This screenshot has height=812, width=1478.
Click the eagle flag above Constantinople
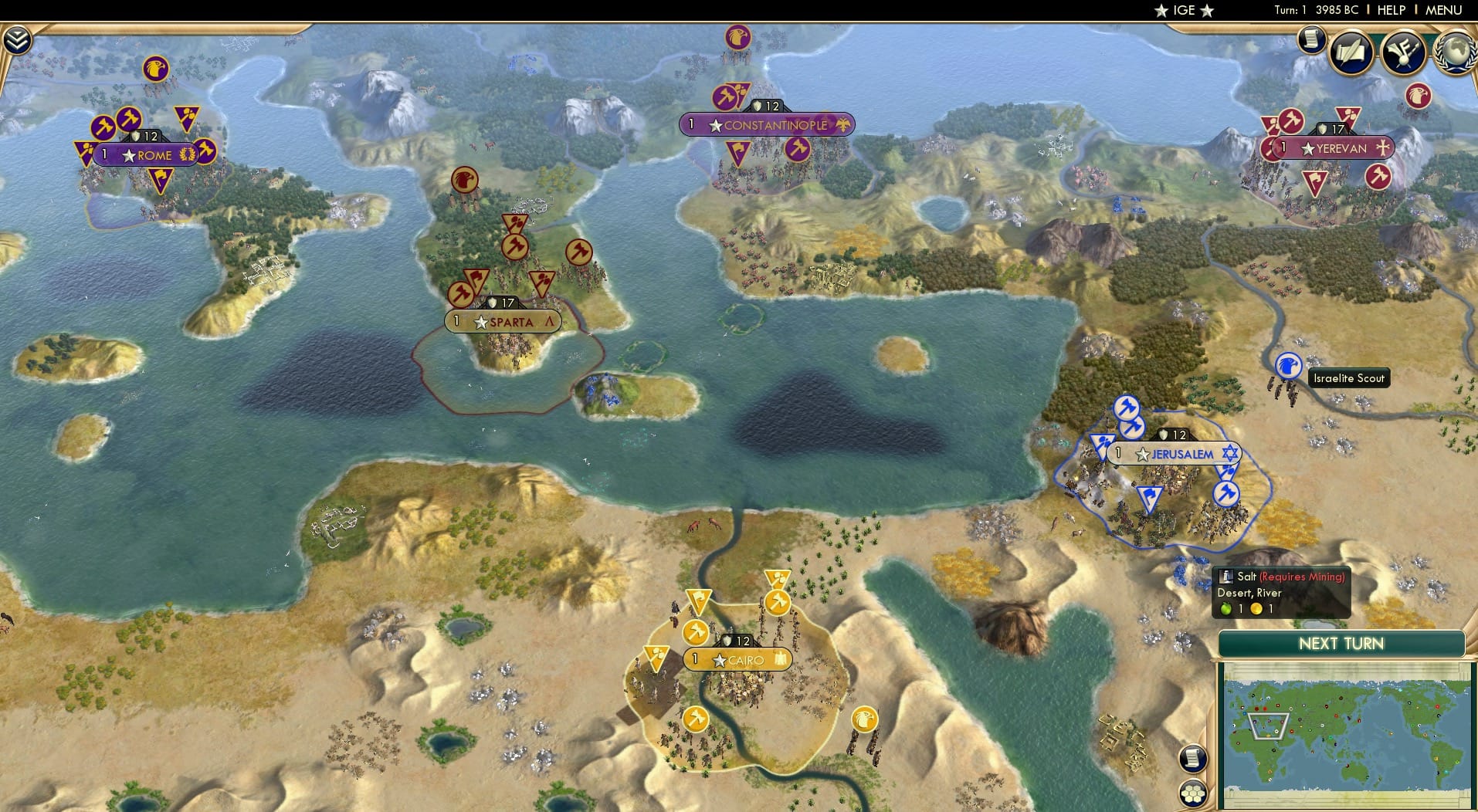737,37
